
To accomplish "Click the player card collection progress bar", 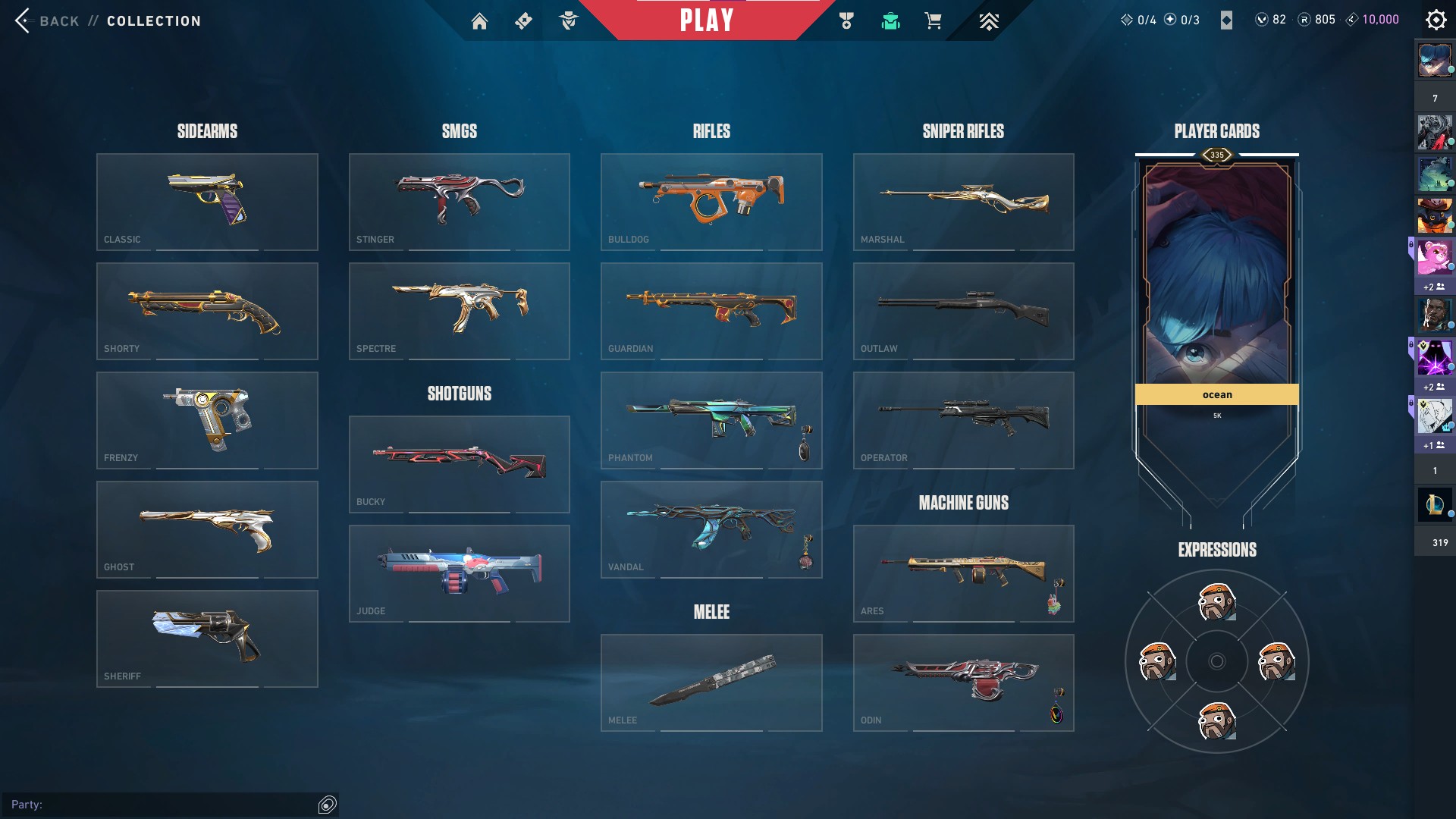I will [1216, 154].
